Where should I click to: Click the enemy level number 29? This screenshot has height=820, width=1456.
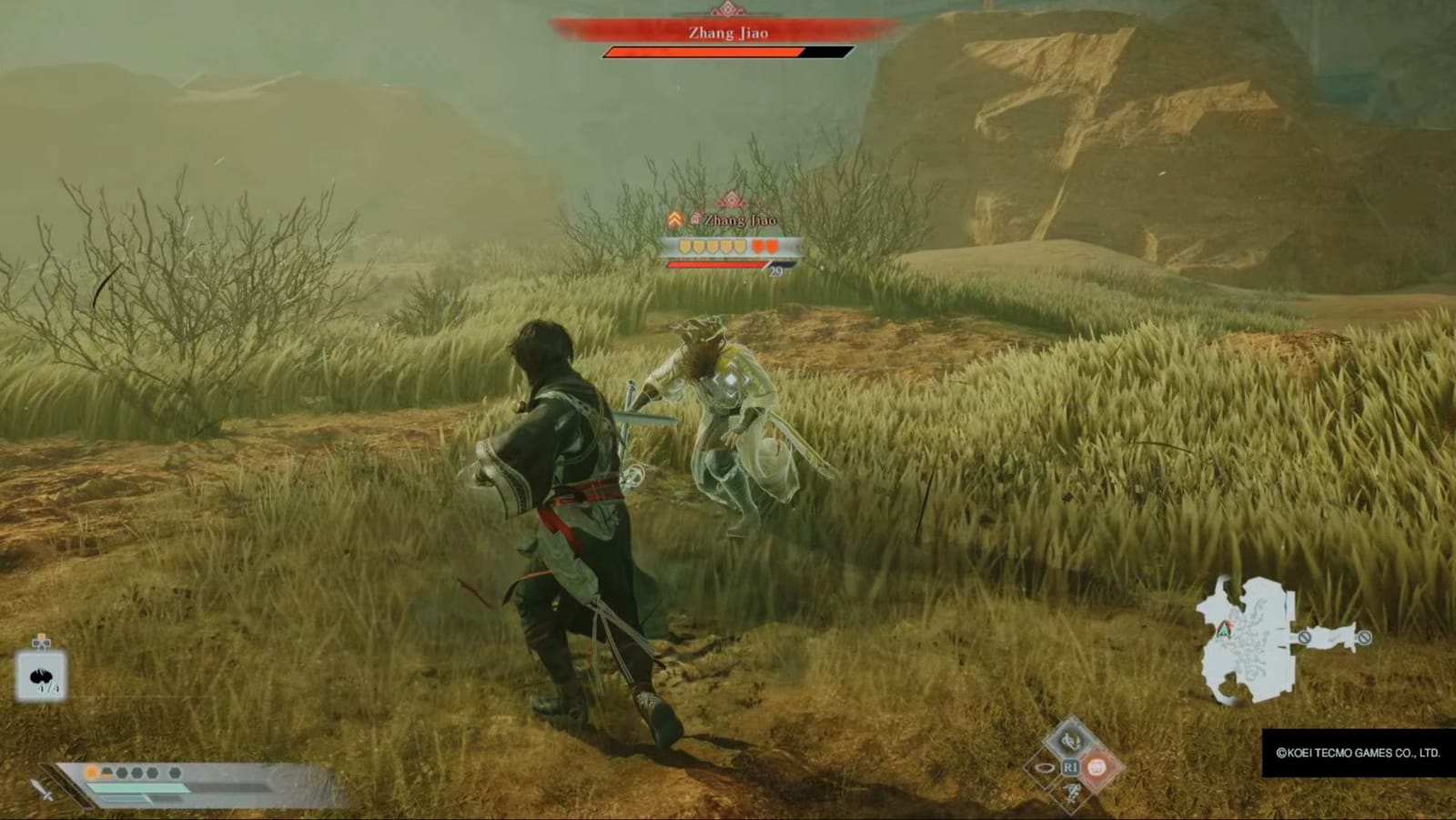point(775,272)
